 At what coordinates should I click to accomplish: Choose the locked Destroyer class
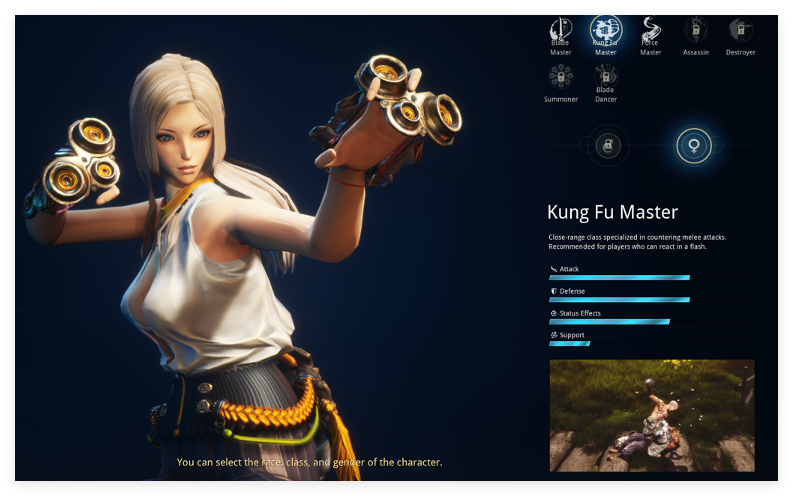pos(740,29)
